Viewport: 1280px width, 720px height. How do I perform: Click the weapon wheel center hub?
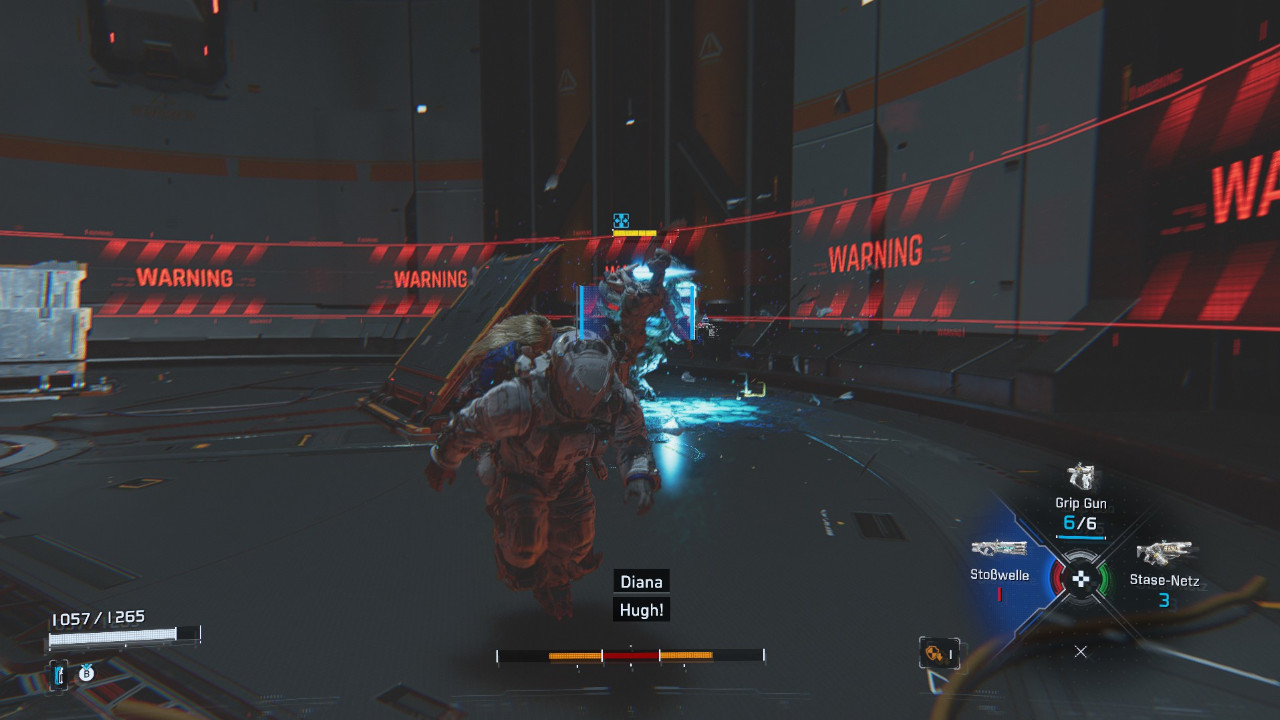tap(1080, 578)
